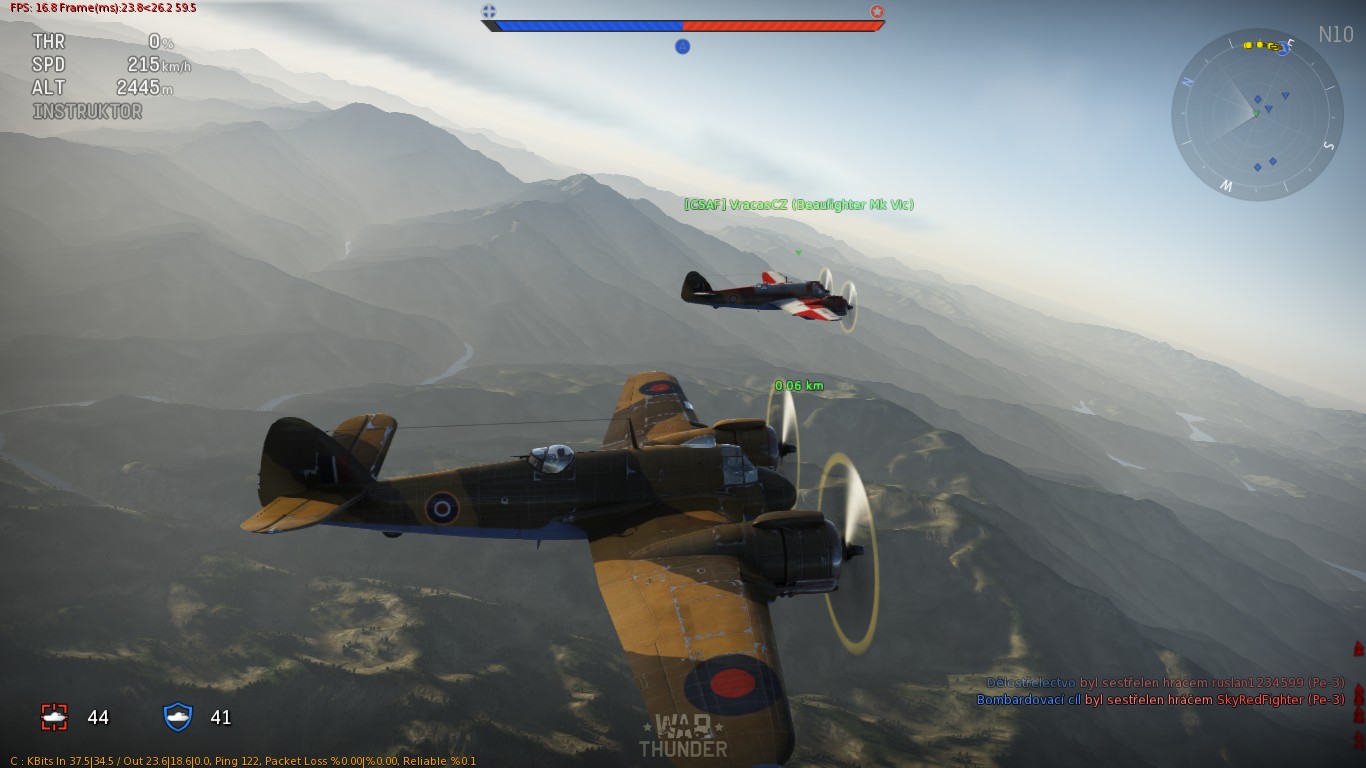Screen dimensions: 1366x768
Task: Click the VracasCZ Beaufighter player name tag
Action: pos(798,205)
